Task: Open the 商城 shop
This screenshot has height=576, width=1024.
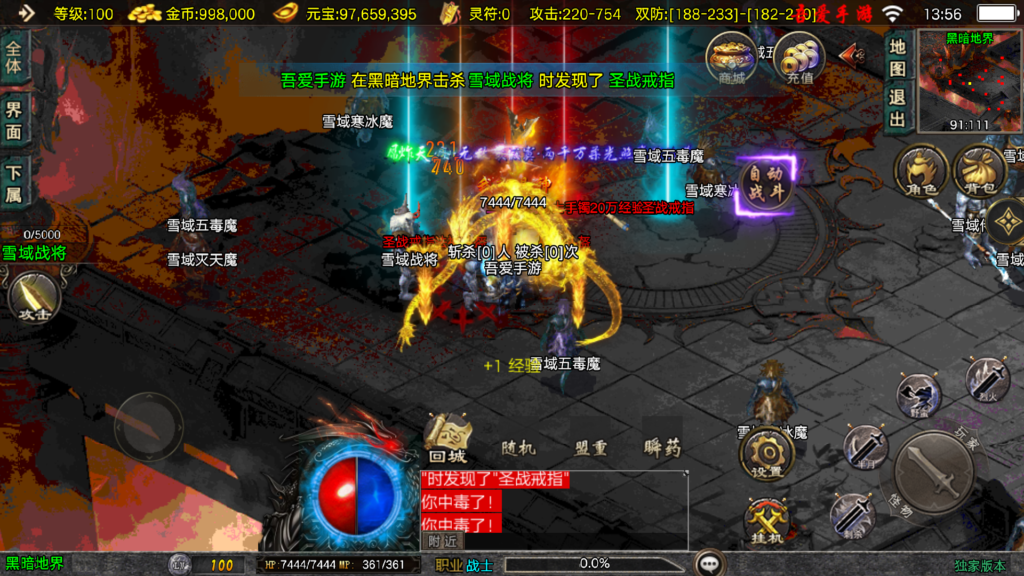Action: pos(730,58)
